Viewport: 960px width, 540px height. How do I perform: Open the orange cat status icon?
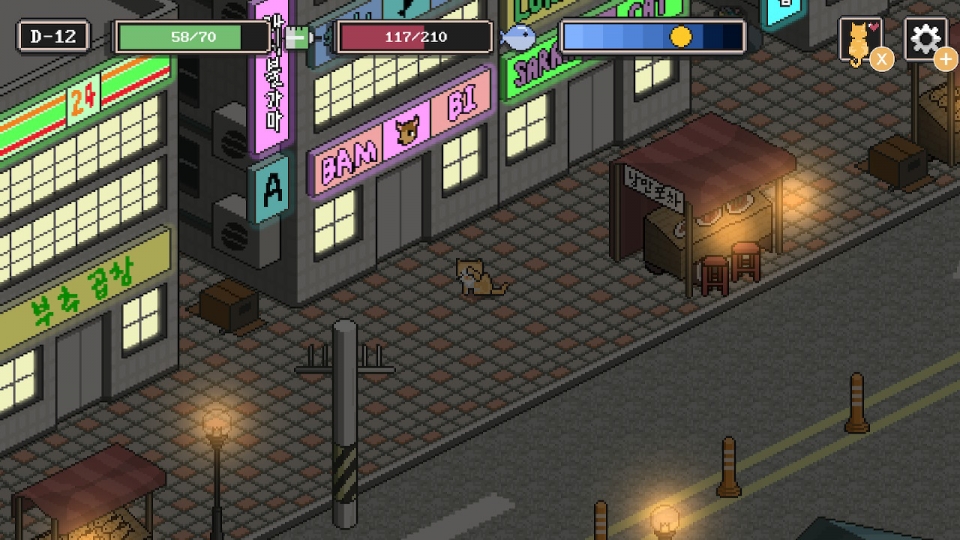tap(860, 41)
